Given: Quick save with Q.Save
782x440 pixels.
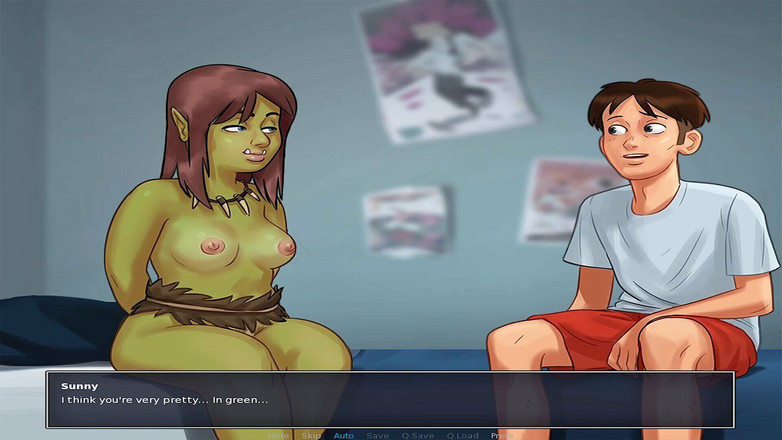Looking at the screenshot, I should (x=417, y=435).
